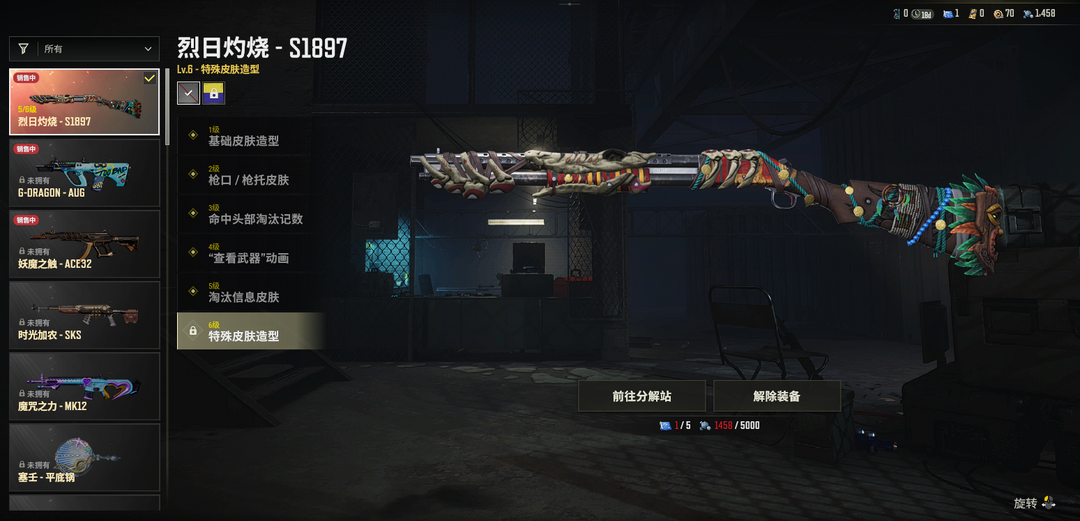
Task: Show level 2 枪口 / 枪托皮肤
Action: pyautogui.click(x=250, y=175)
